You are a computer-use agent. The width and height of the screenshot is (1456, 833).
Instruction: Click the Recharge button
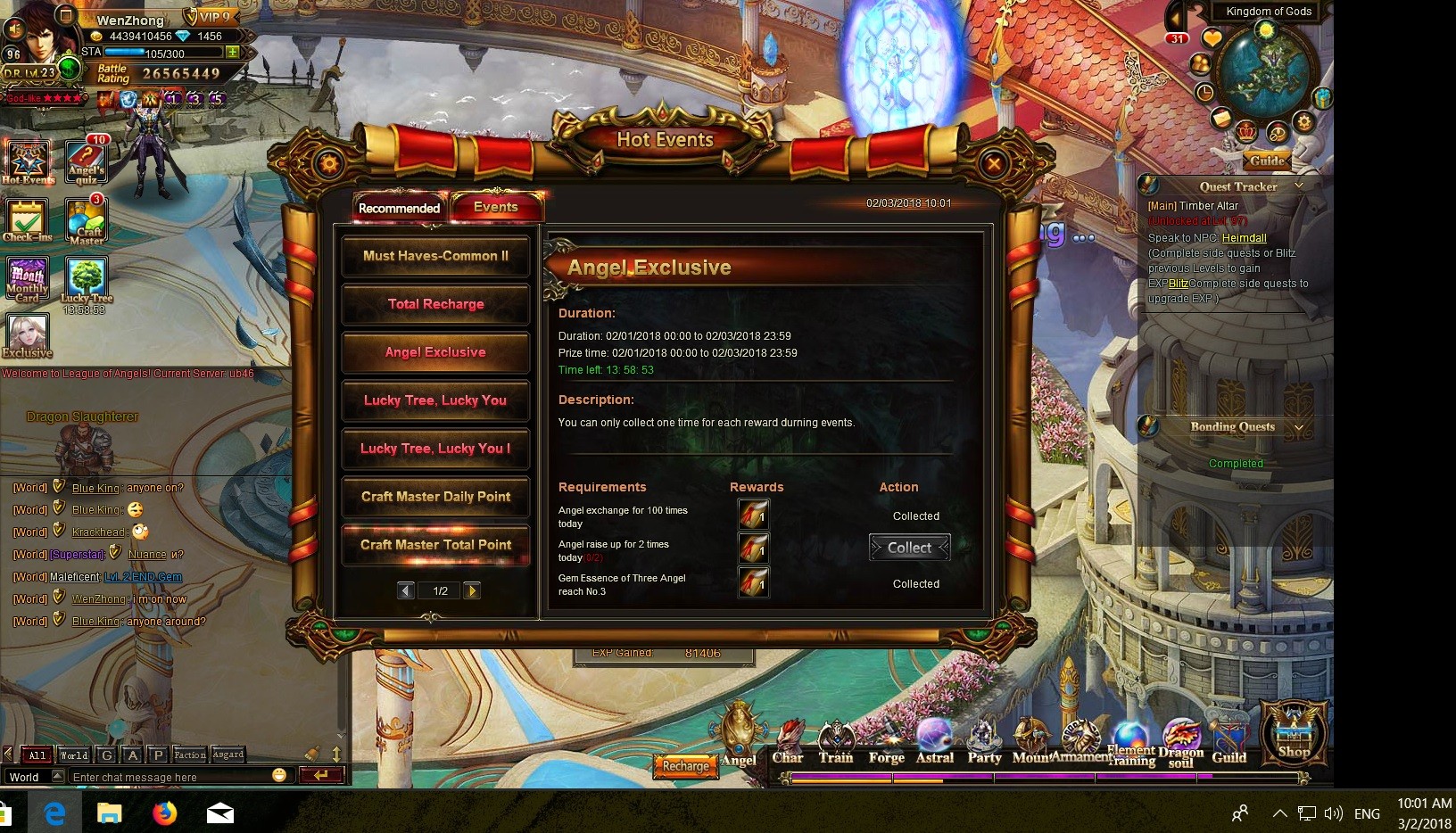click(x=685, y=765)
